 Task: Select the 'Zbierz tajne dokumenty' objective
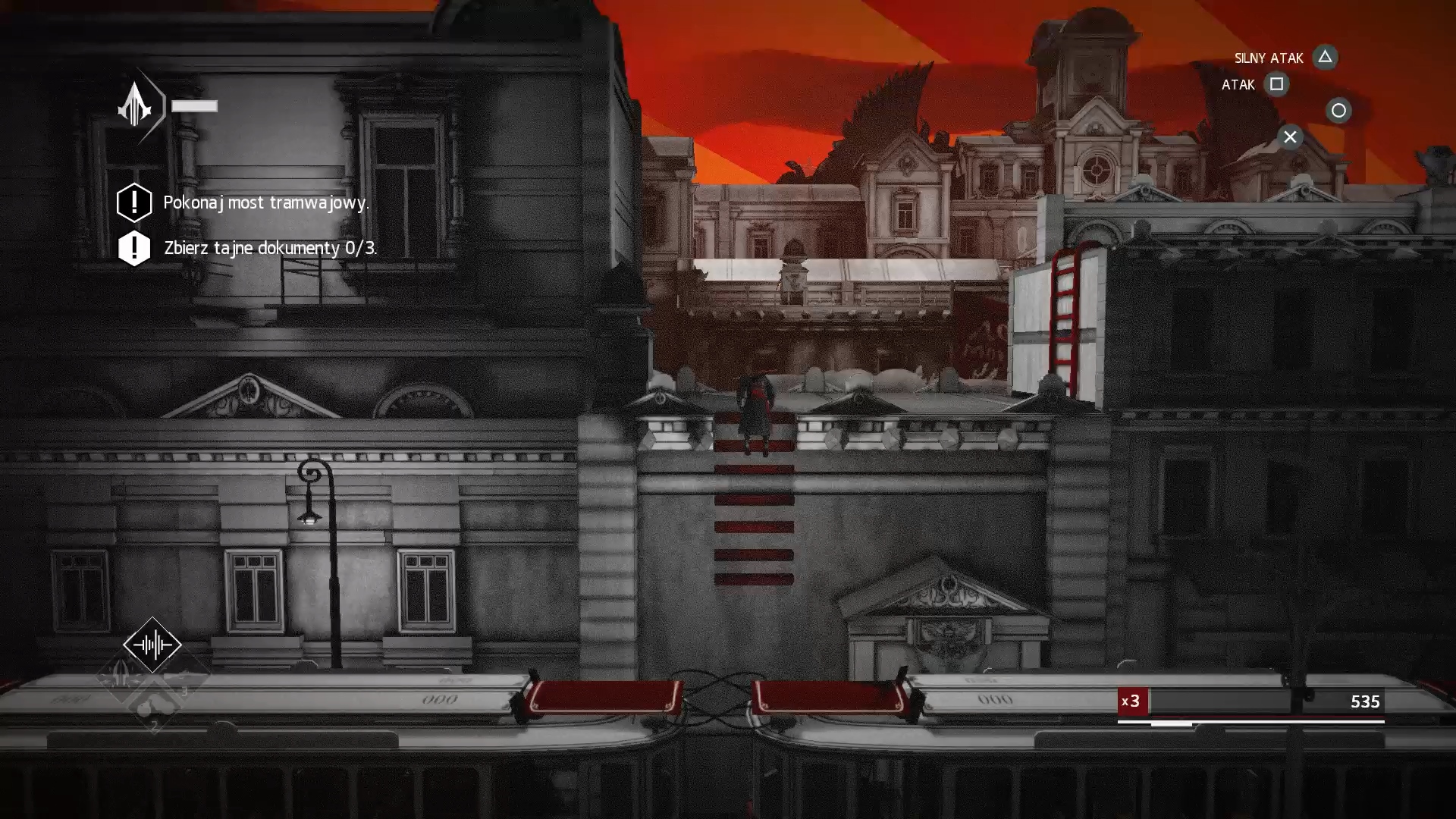(x=269, y=248)
